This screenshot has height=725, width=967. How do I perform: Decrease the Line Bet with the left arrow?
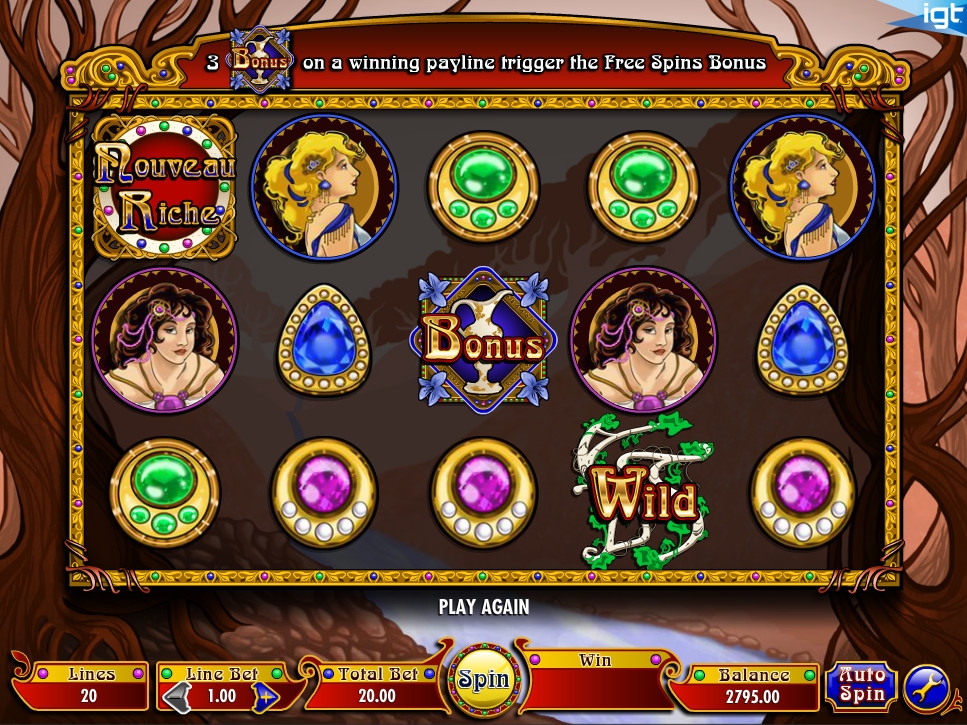coord(172,696)
